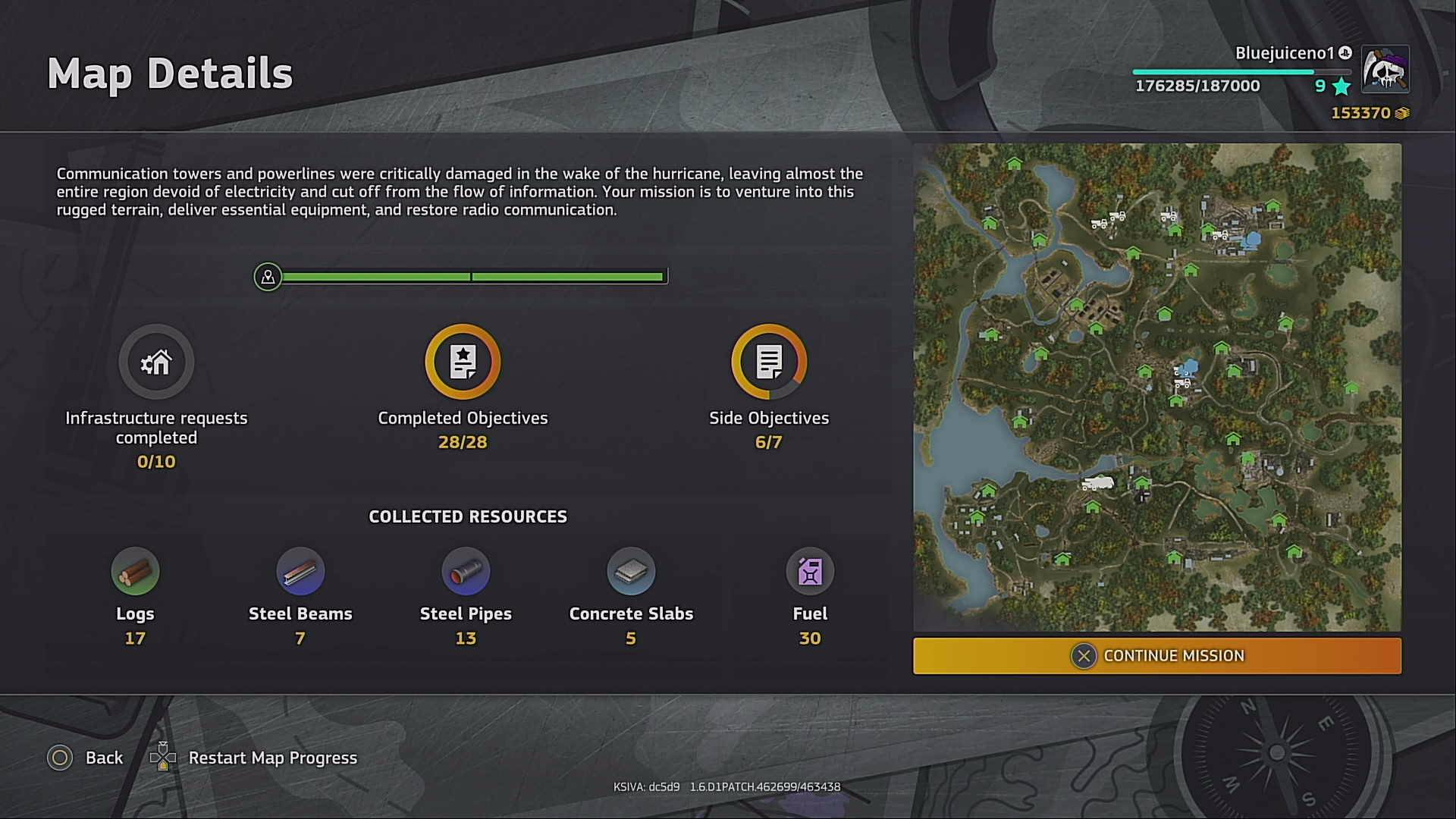This screenshot has height=819, width=1456.
Task: Click the Steel Beams icon
Action: tap(300, 571)
